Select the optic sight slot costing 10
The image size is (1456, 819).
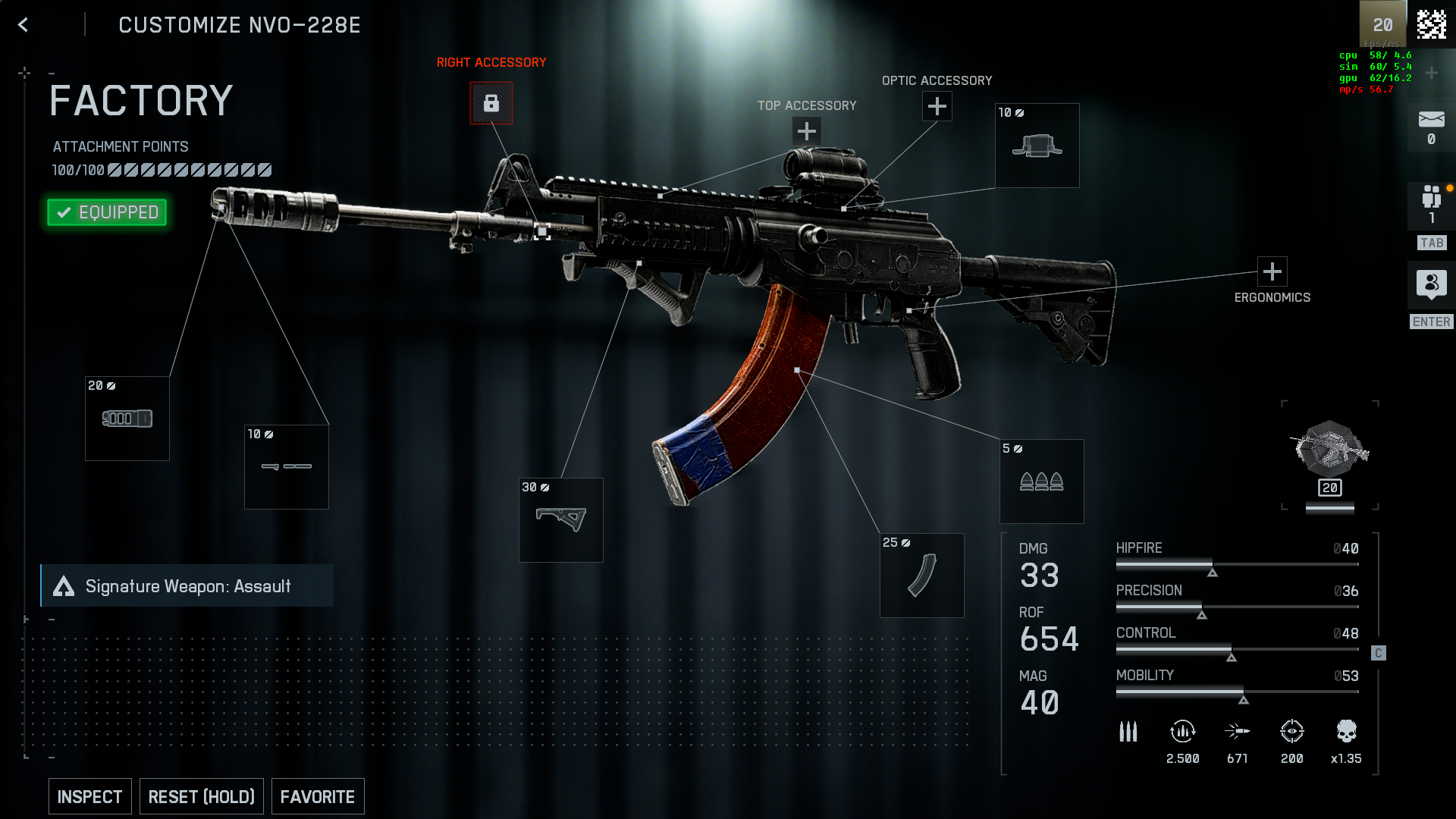pyautogui.click(x=1037, y=146)
